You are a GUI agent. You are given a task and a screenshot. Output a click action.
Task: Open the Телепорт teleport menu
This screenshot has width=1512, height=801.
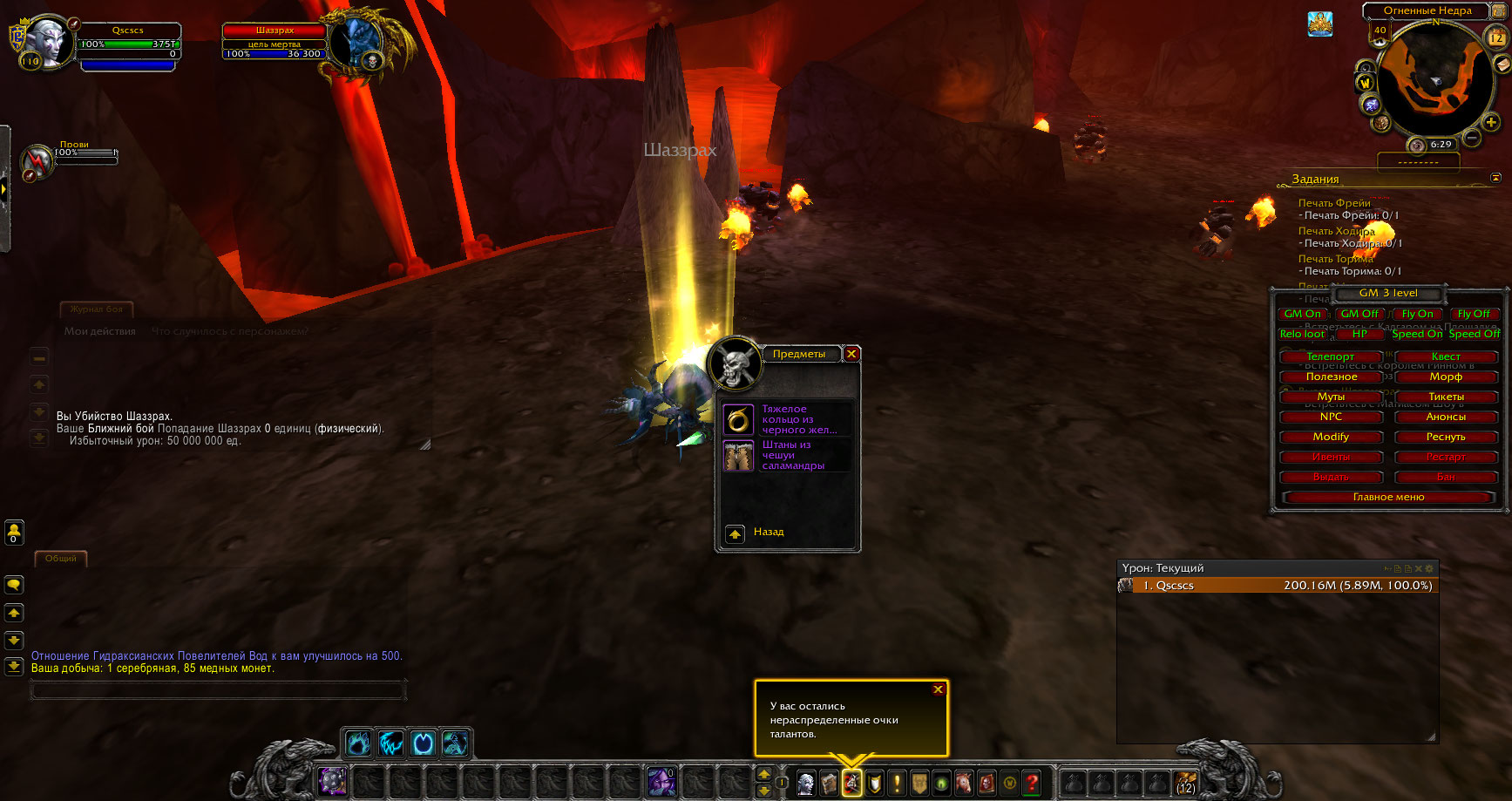[1330, 356]
